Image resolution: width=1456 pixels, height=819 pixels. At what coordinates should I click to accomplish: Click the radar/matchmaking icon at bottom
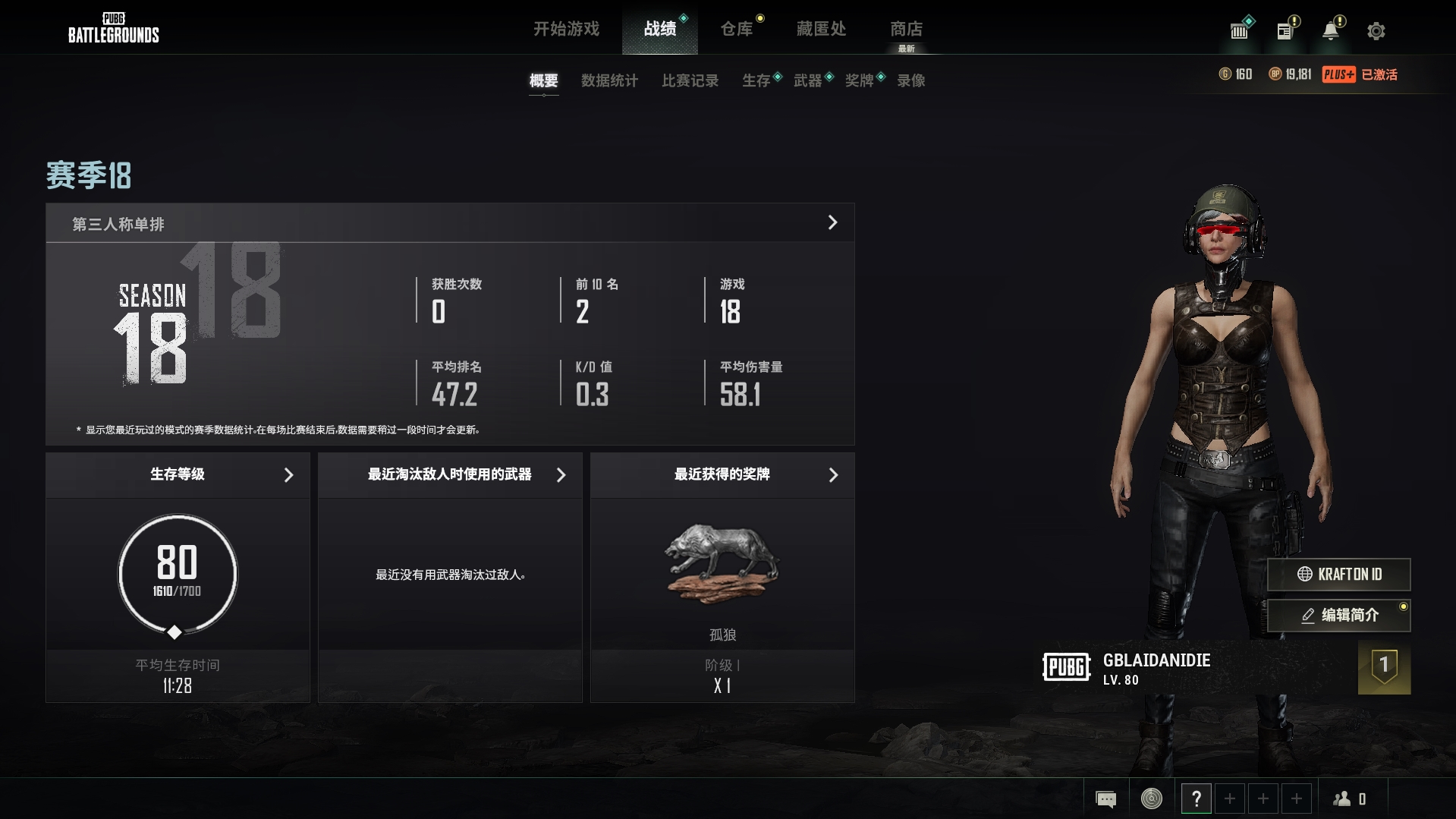point(1150,798)
